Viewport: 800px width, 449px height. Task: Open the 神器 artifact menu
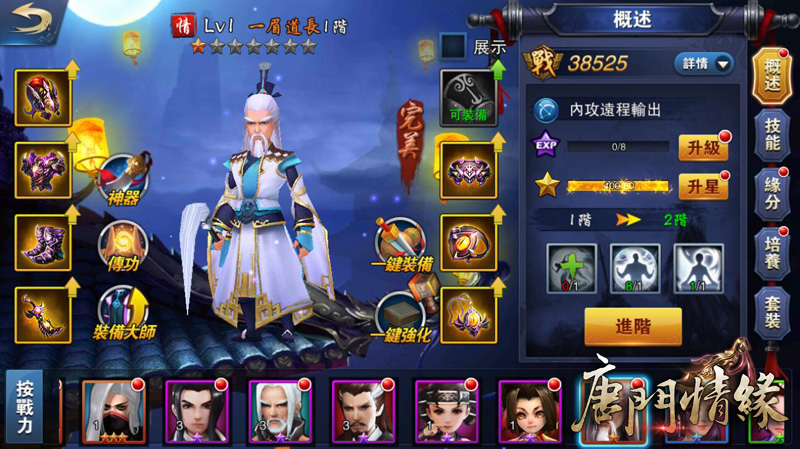coord(124,176)
